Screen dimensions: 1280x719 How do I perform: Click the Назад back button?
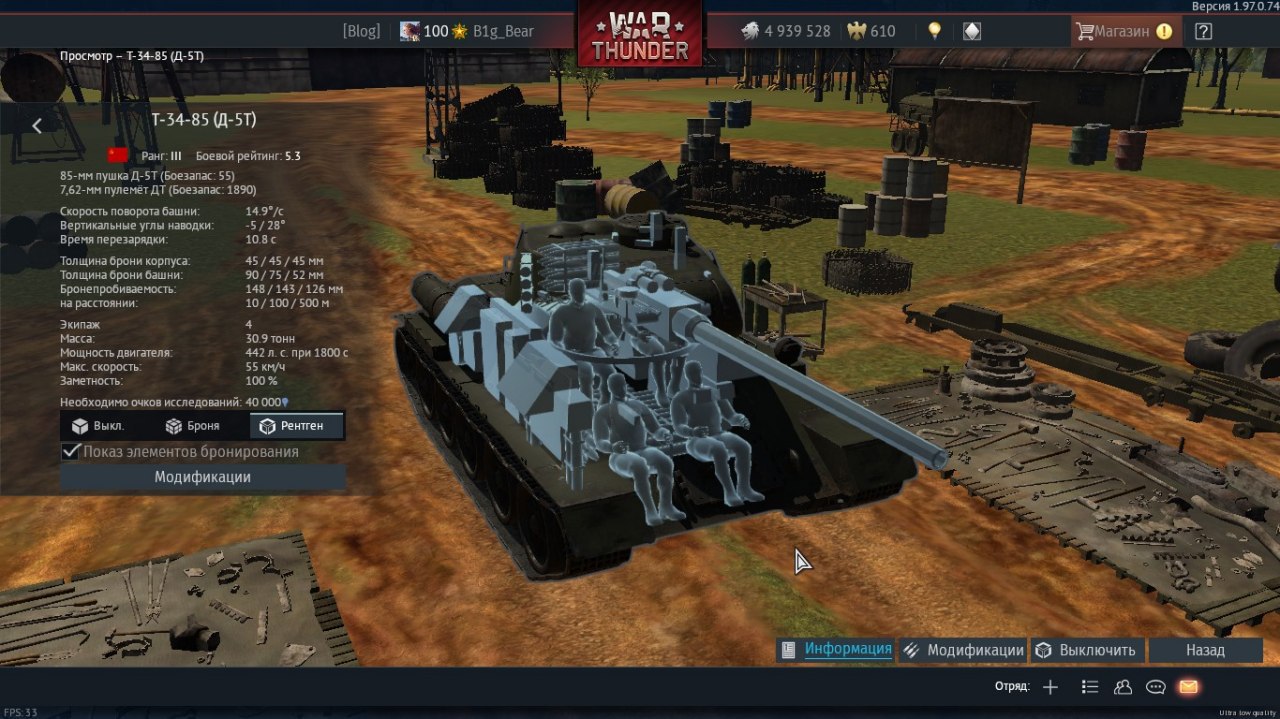[x=1205, y=650]
